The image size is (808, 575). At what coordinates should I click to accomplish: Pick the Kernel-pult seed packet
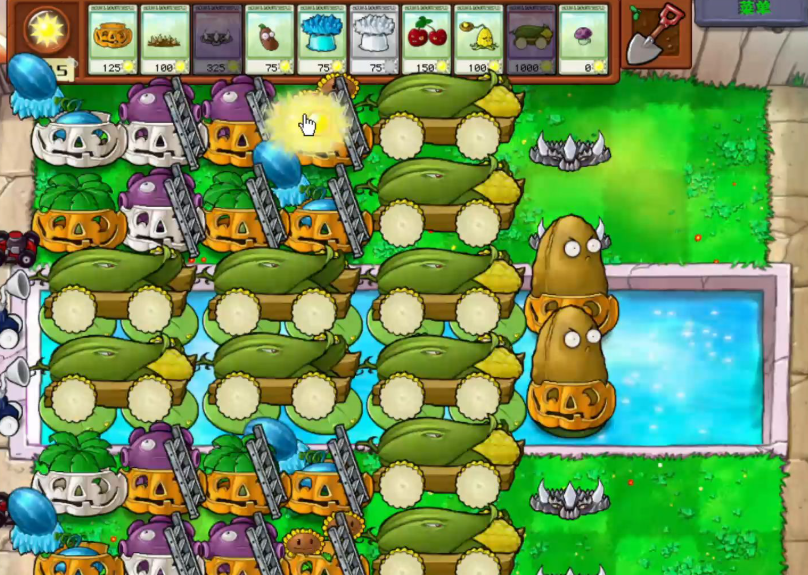479,41
